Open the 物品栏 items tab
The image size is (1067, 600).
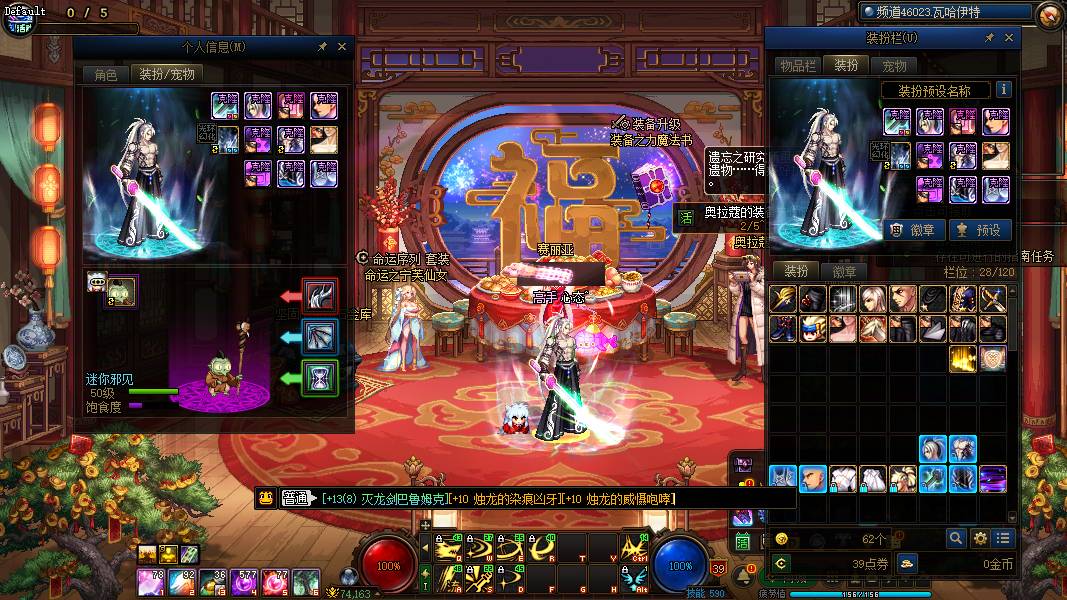[798, 65]
